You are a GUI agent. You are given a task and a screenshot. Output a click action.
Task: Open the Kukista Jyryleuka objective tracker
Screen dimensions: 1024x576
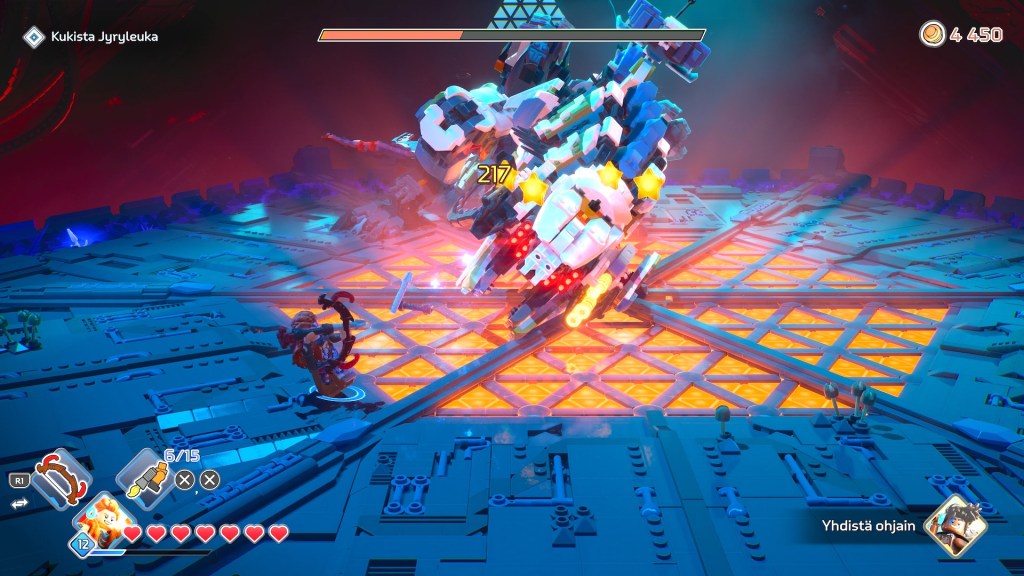92,37
